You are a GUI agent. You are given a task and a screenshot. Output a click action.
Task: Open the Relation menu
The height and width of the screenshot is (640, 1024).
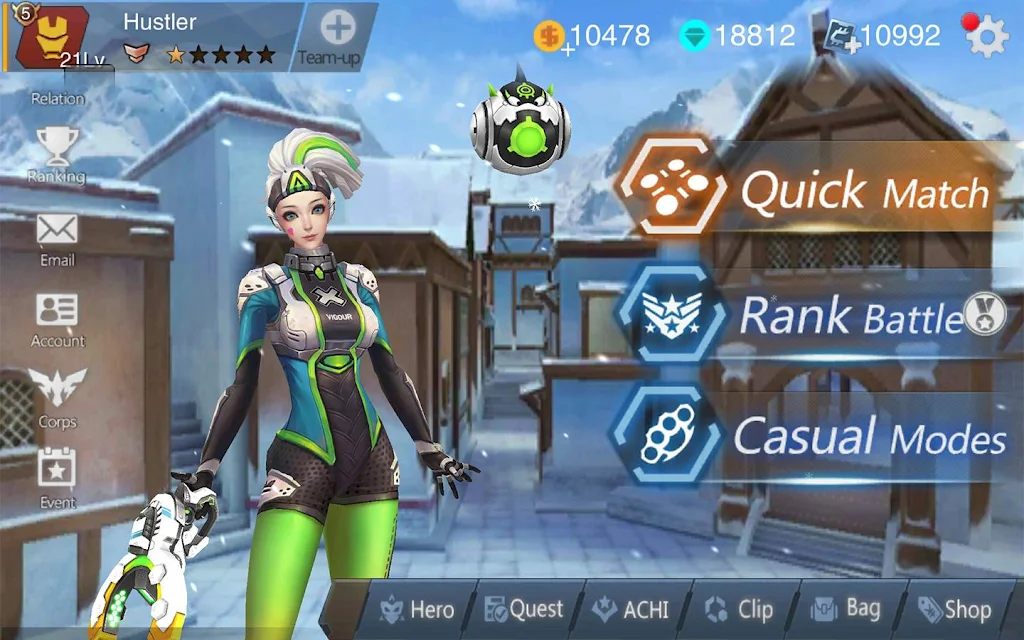pyautogui.click(x=57, y=98)
